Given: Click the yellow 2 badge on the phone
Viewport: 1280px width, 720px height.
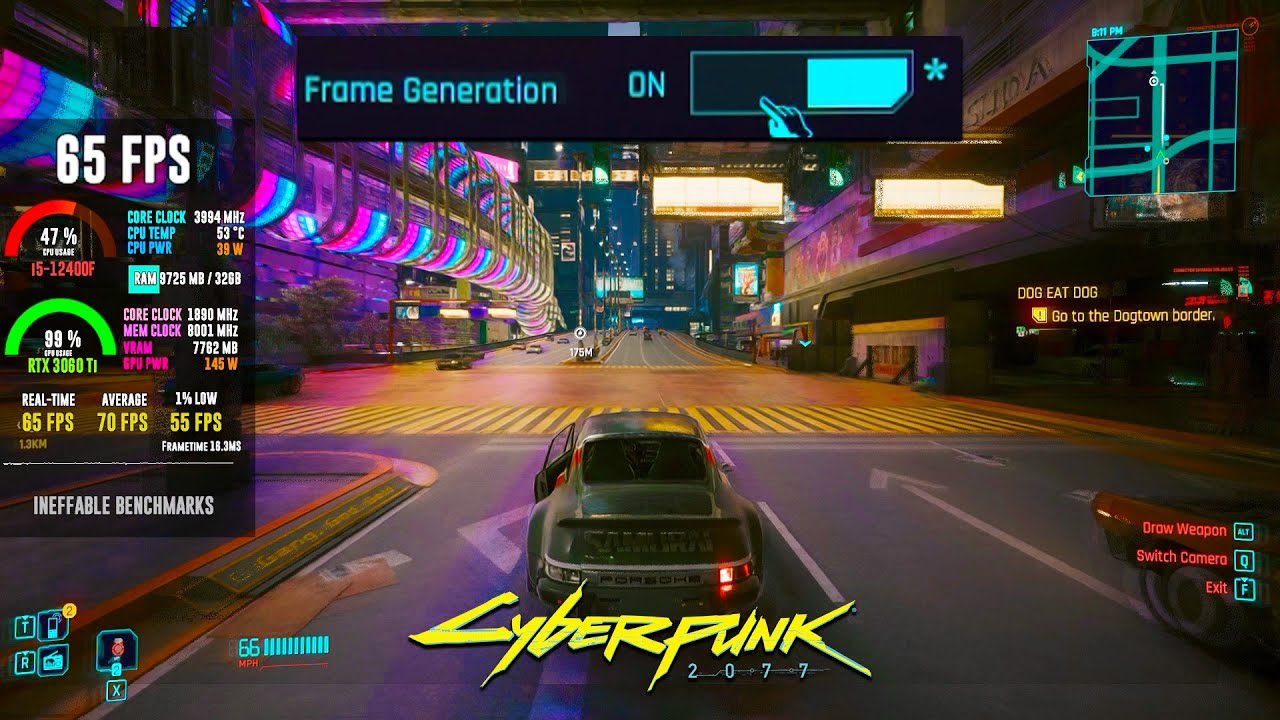Looking at the screenshot, I should tap(69, 609).
